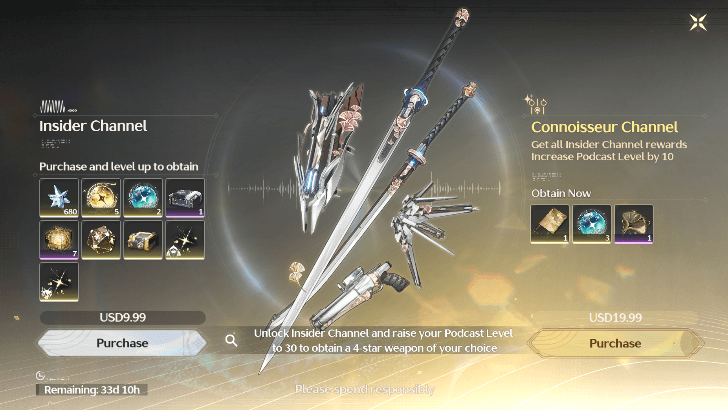Select the dark silver chest reward
The image size is (728, 410).
pos(185,198)
